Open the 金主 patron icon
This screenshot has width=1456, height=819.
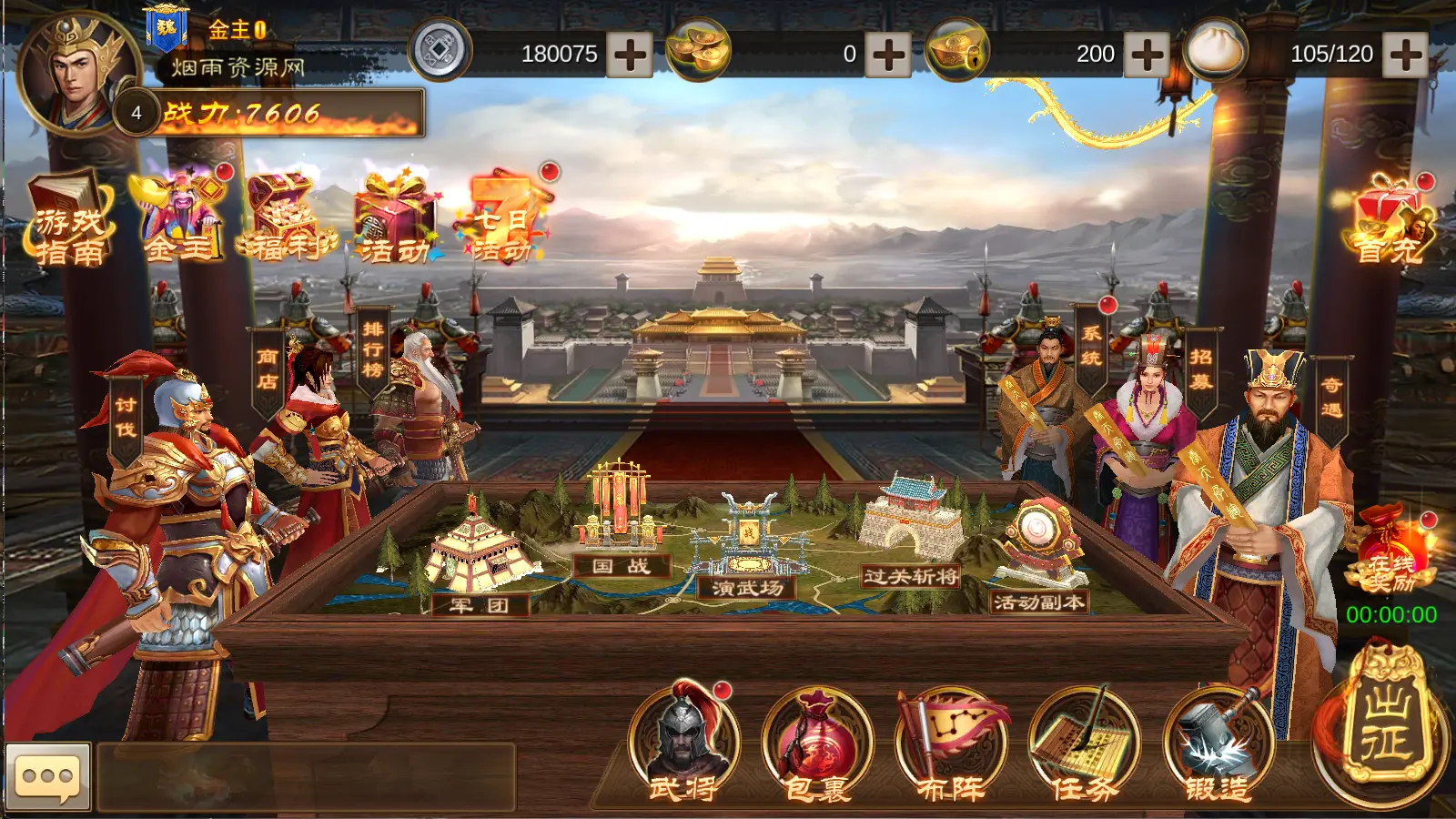(x=180, y=218)
